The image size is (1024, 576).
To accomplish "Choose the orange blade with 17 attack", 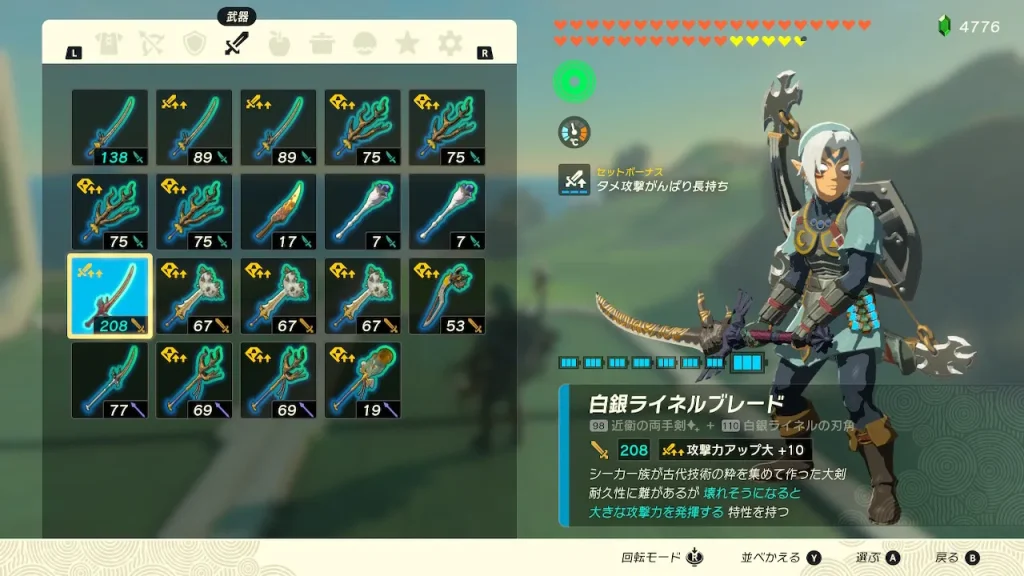I will [278, 212].
